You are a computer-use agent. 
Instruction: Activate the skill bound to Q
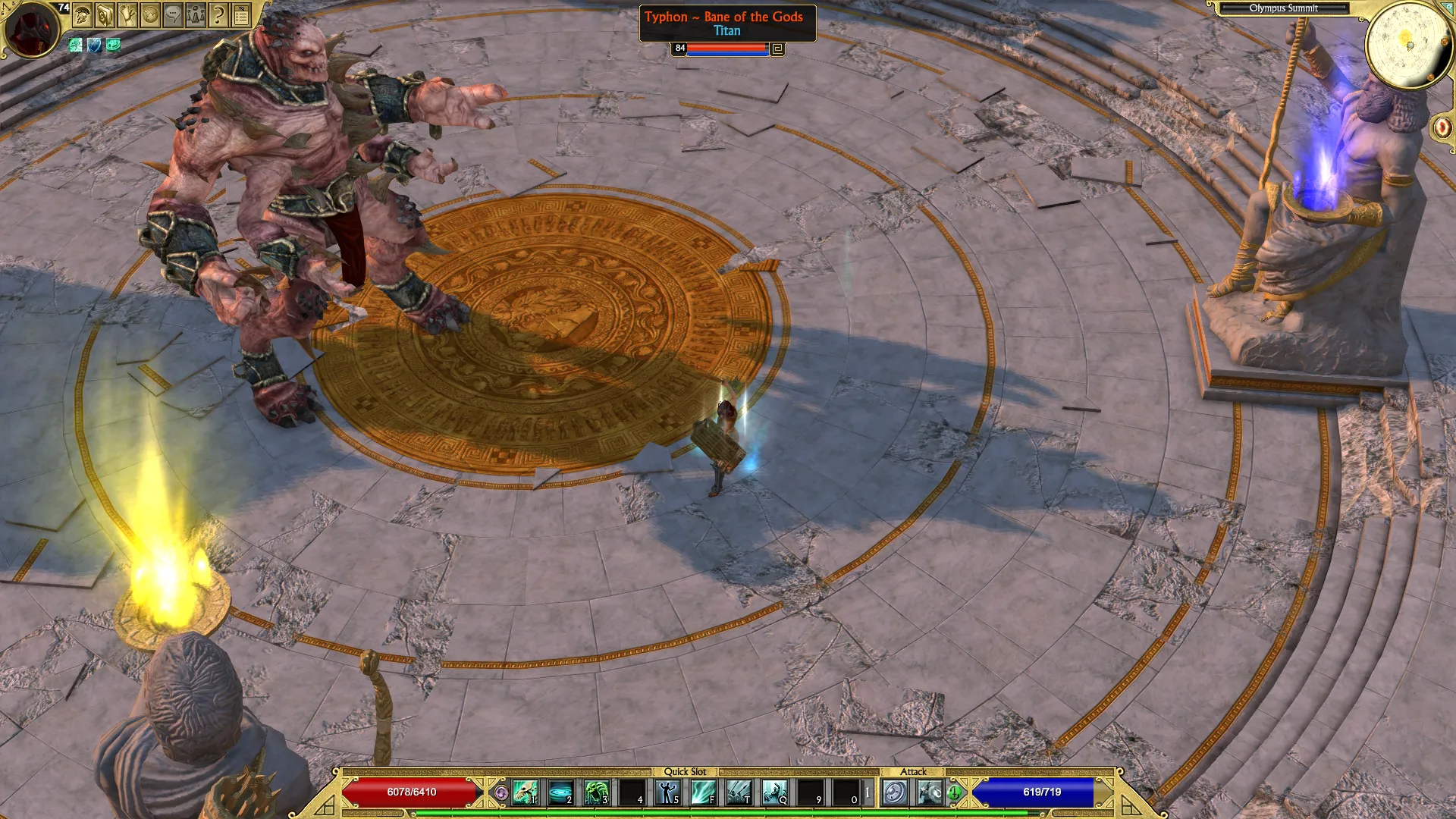tap(774, 792)
